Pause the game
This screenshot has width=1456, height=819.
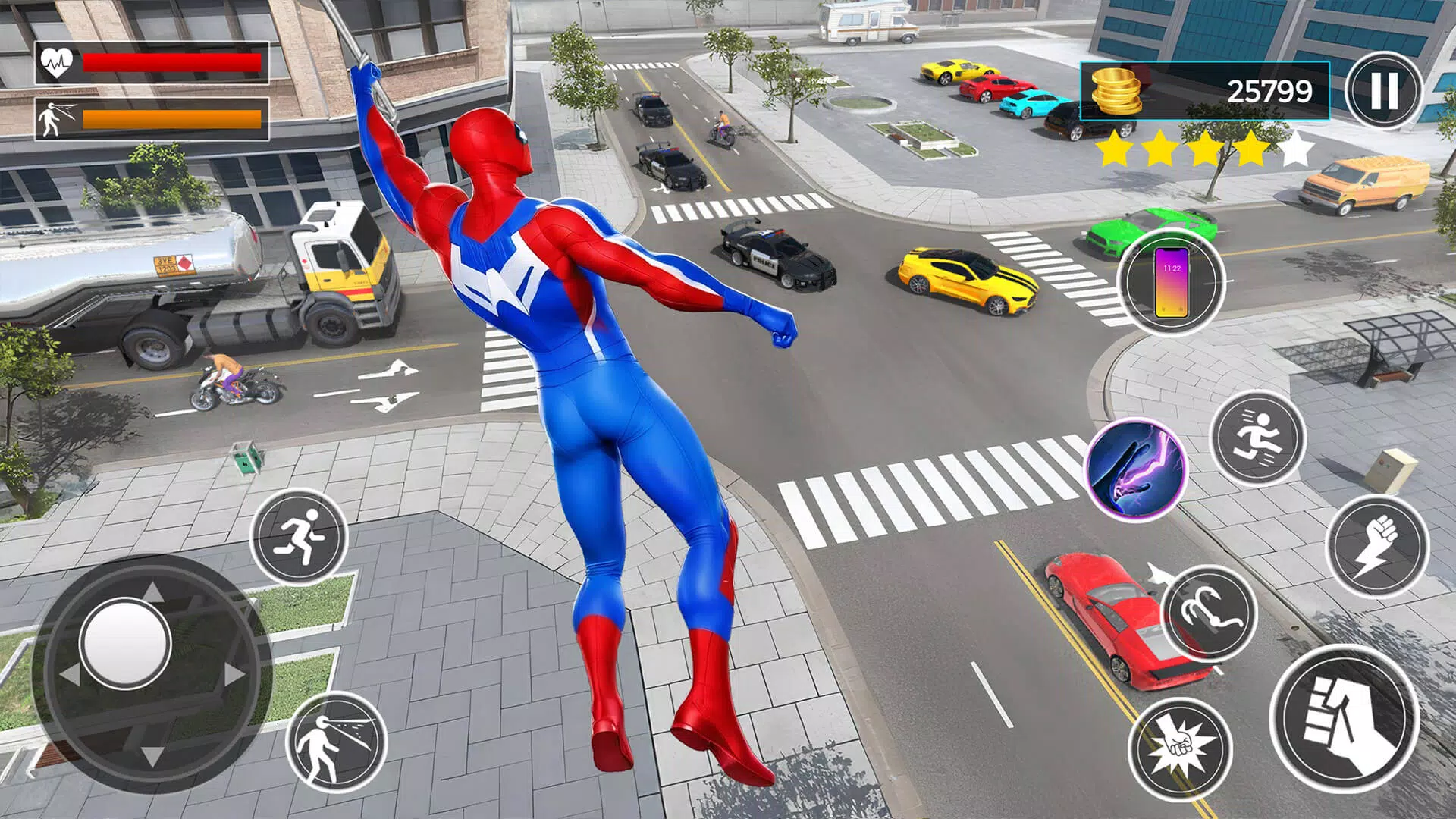[x=1383, y=89]
